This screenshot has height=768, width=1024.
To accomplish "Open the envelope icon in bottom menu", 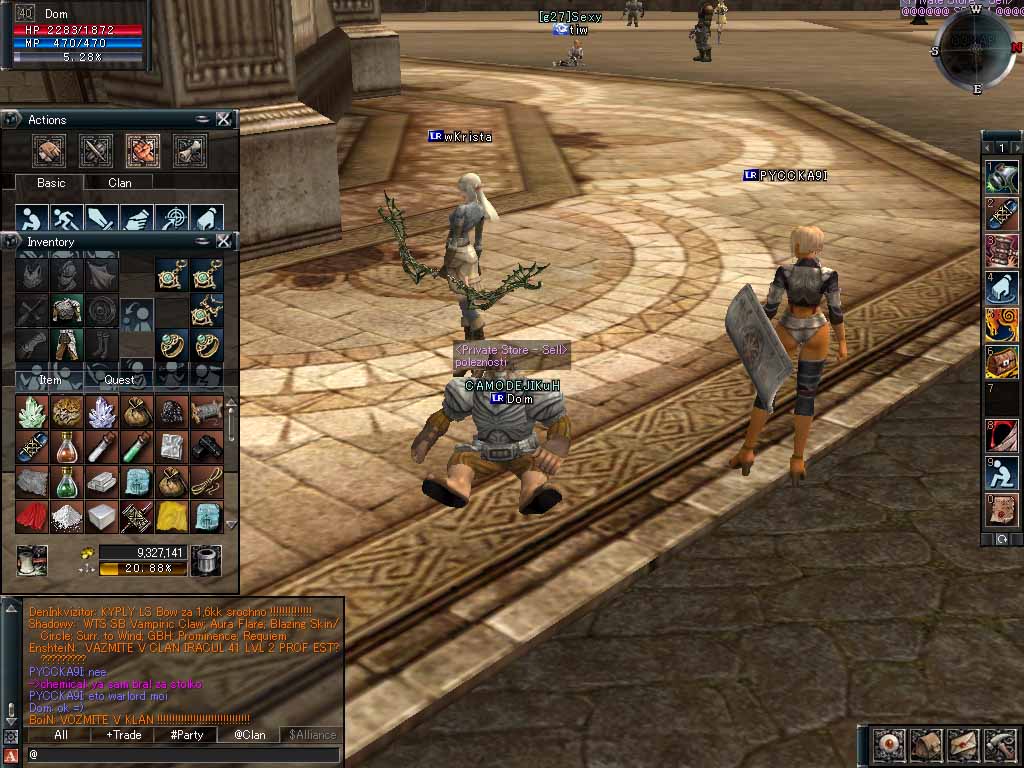I will [962, 744].
